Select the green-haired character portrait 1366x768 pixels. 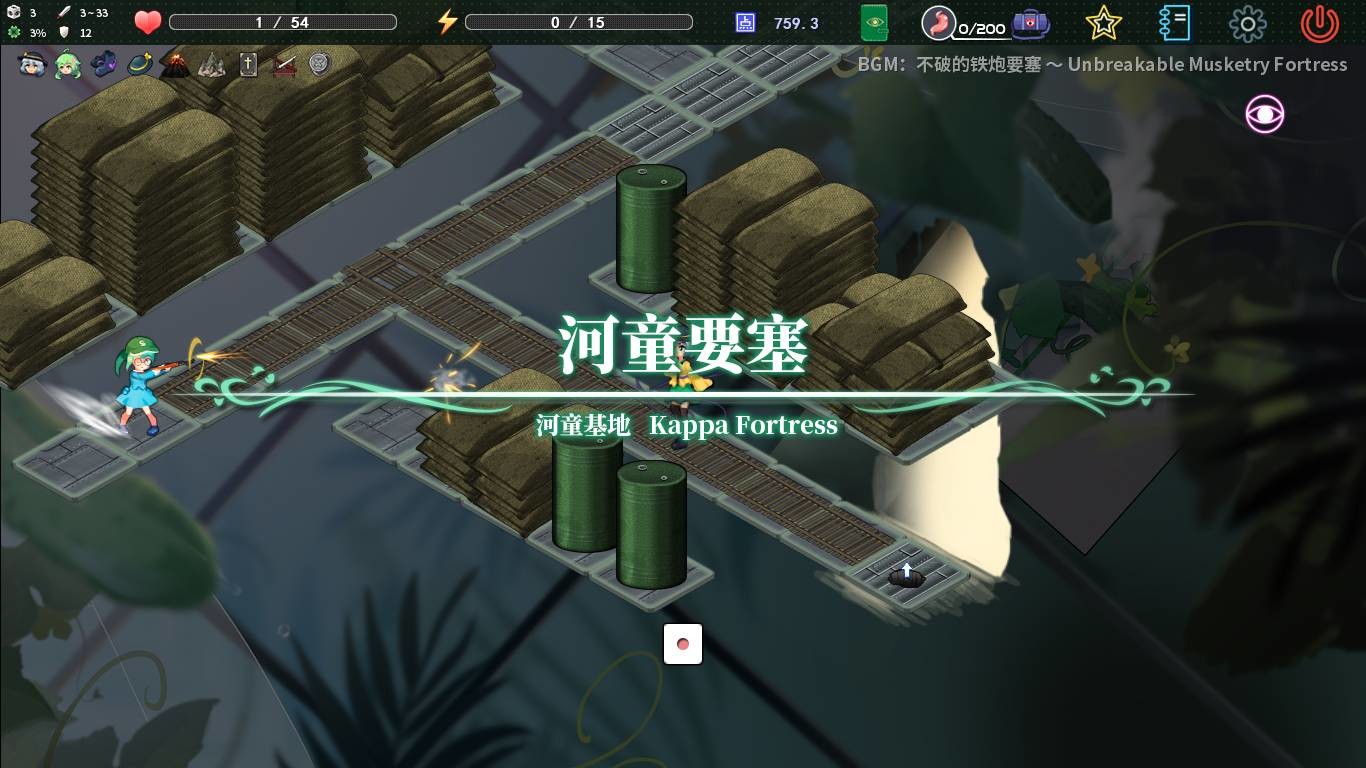[x=66, y=64]
